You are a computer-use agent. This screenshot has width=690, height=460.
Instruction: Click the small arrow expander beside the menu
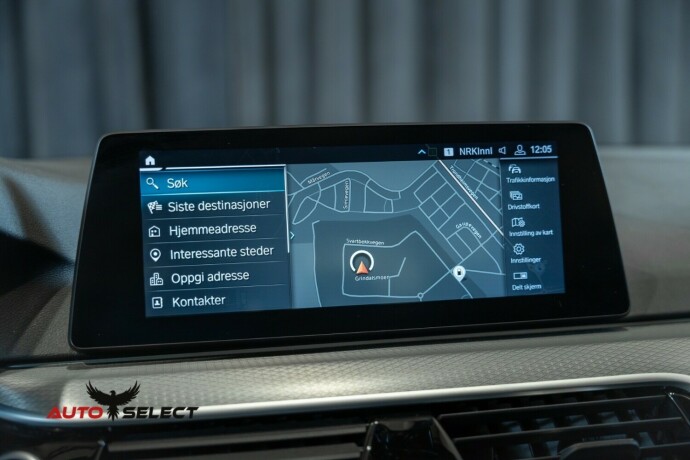click(x=291, y=238)
